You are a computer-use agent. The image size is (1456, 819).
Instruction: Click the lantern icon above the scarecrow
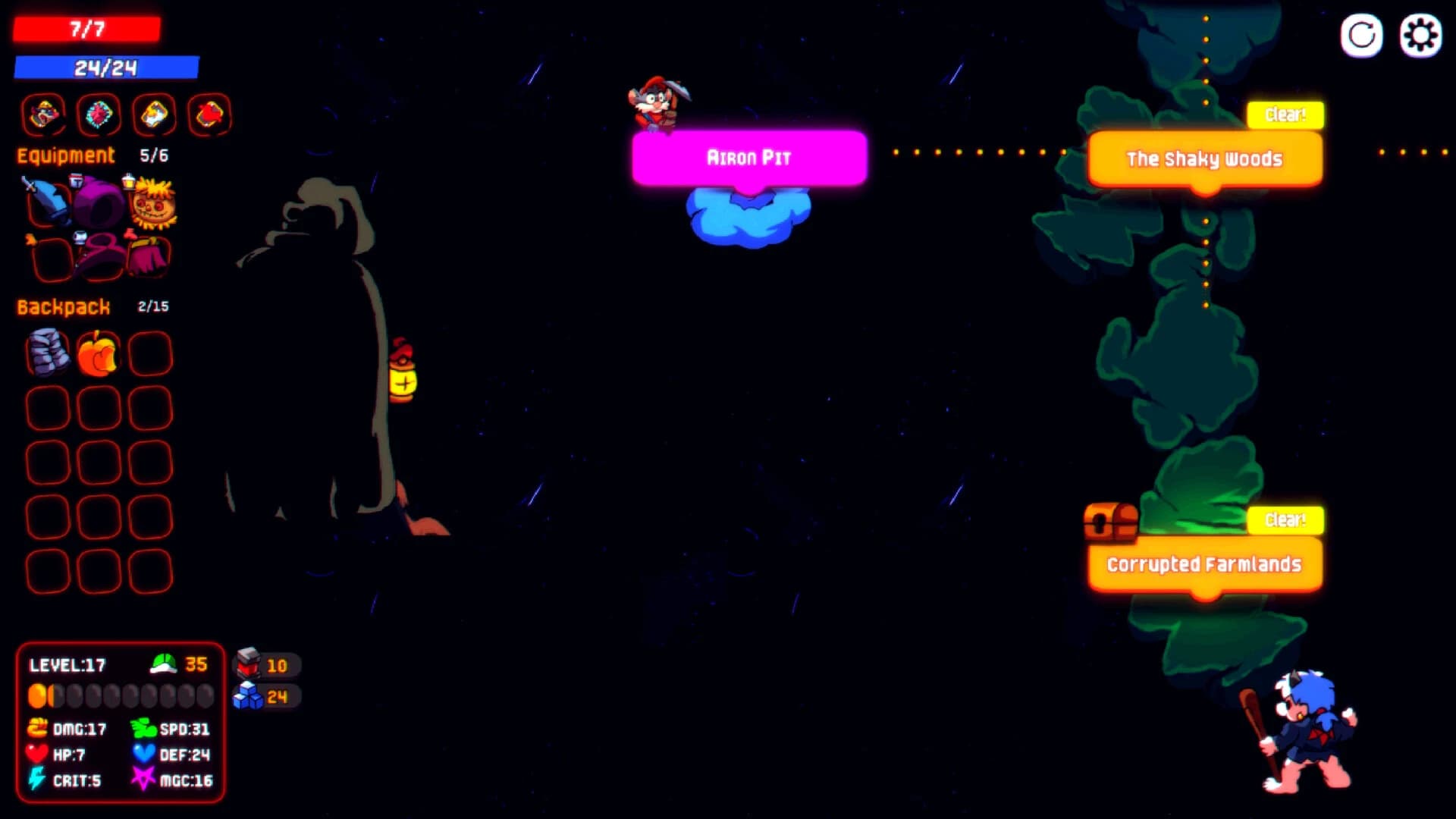point(129,184)
